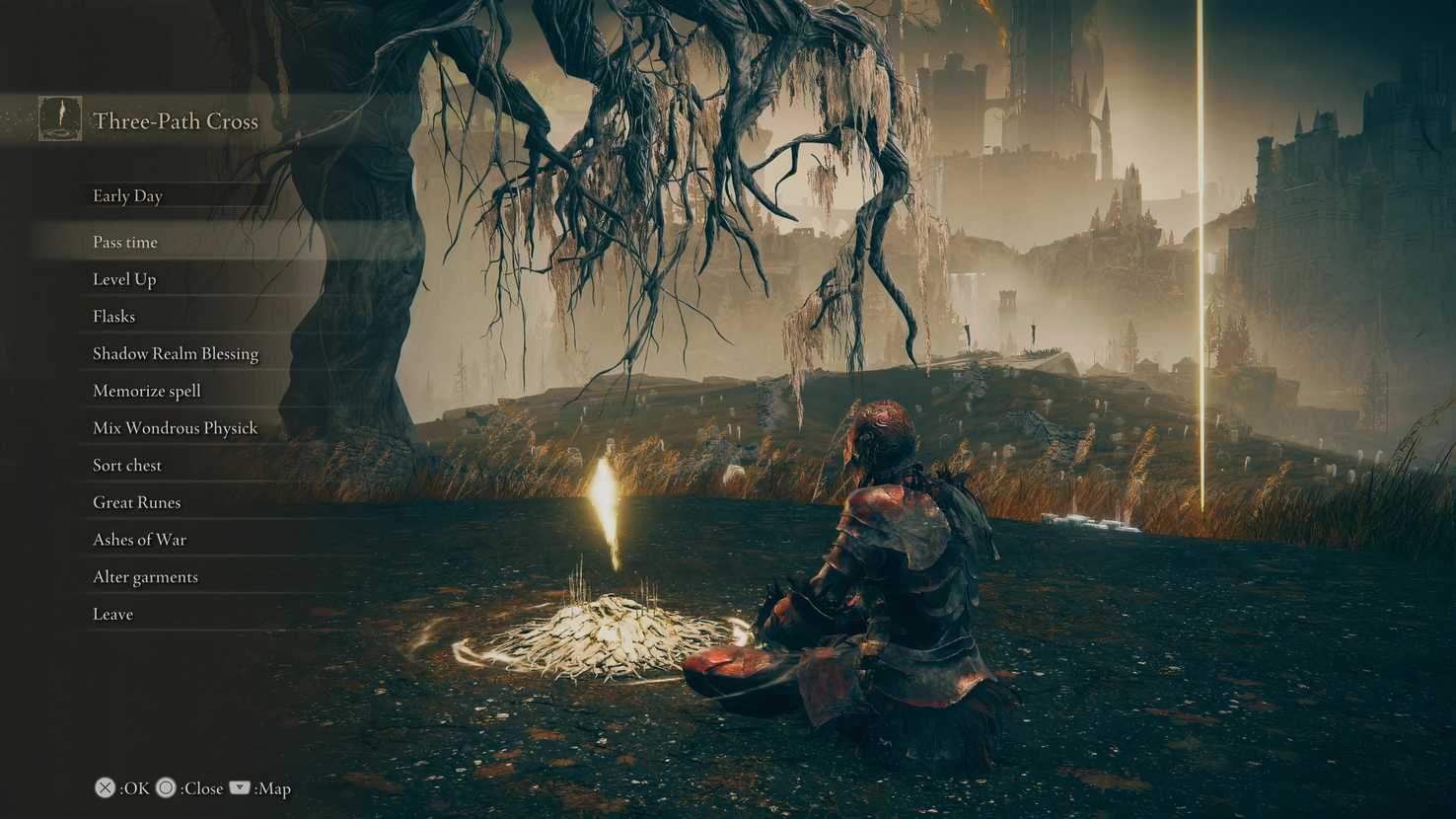The width and height of the screenshot is (1456, 819).
Task: Select Alter garments
Action: tap(145, 576)
